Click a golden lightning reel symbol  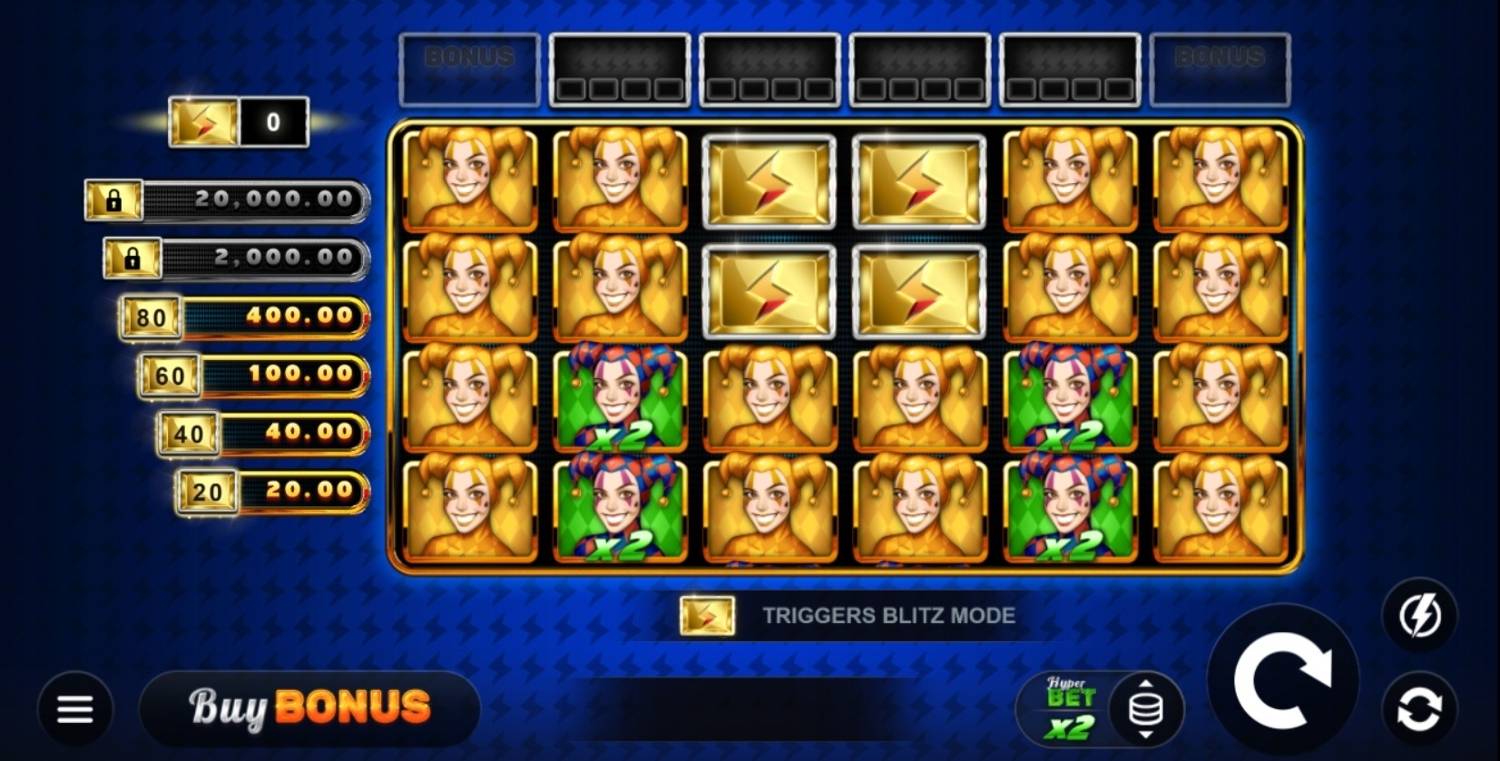click(768, 182)
